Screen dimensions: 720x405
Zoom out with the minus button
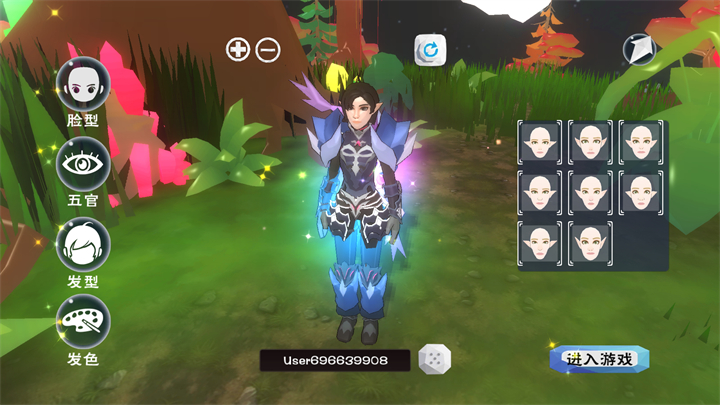click(268, 49)
